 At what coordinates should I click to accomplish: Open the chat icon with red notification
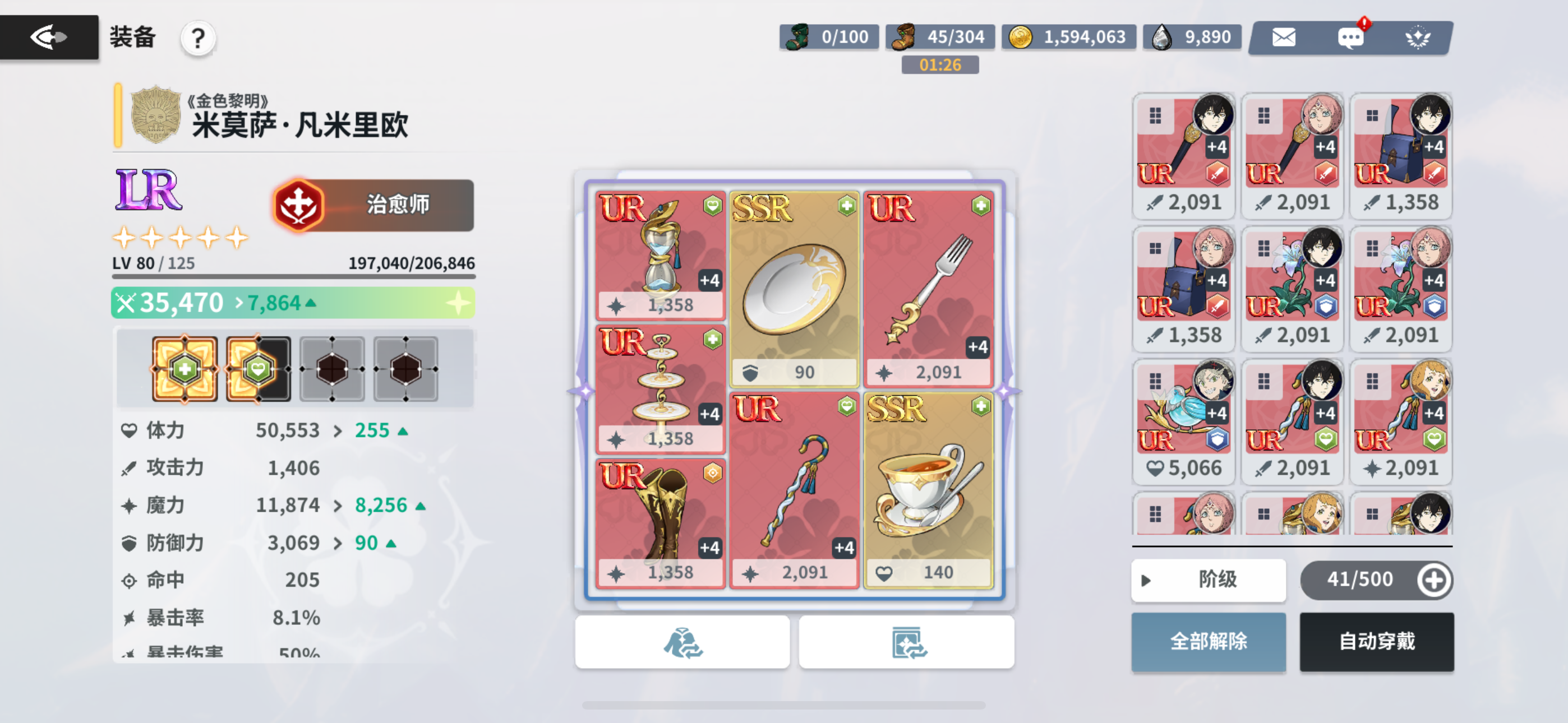(1350, 37)
